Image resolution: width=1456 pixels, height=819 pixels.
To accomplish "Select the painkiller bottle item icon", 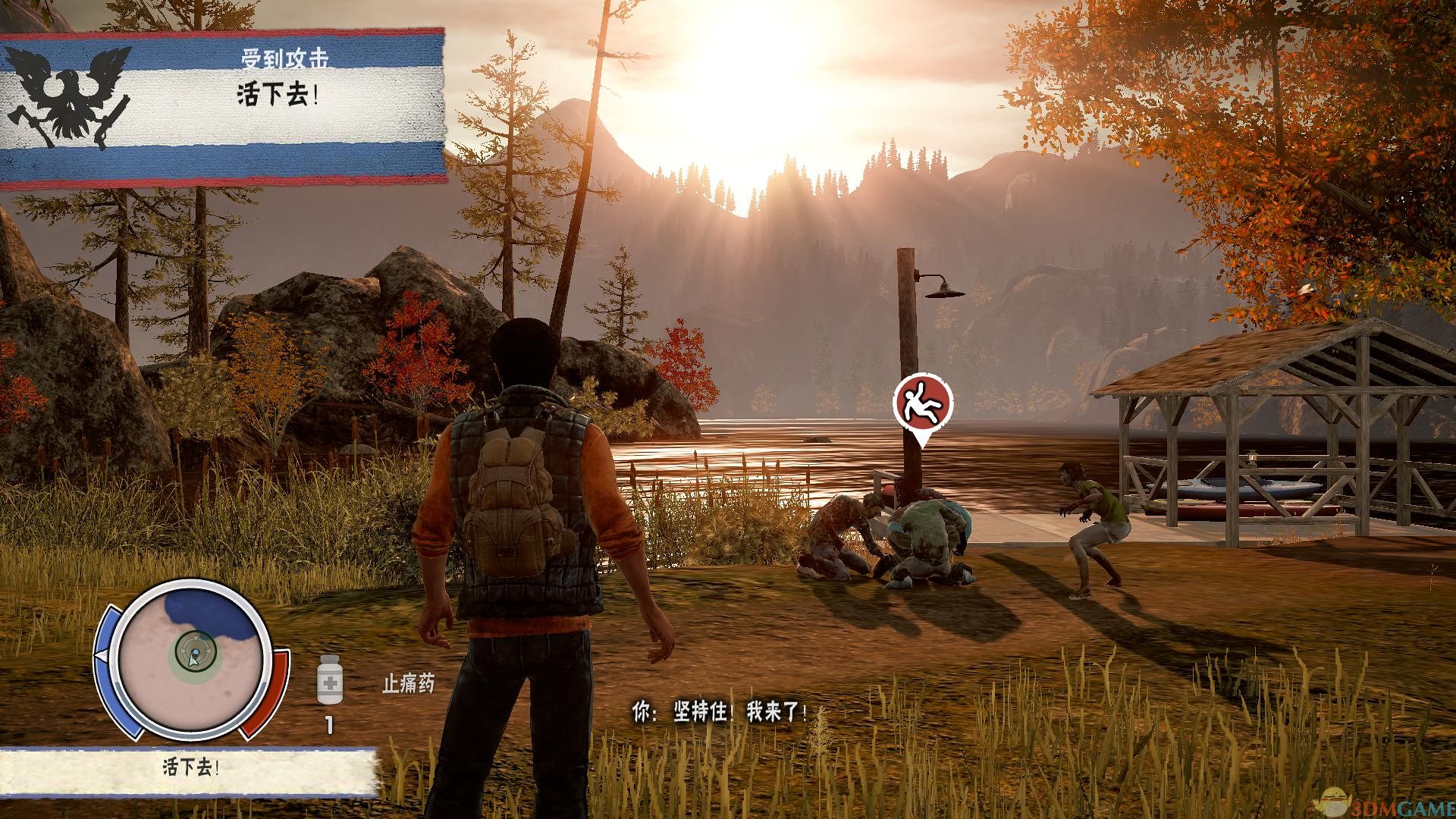I will click(329, 679).
